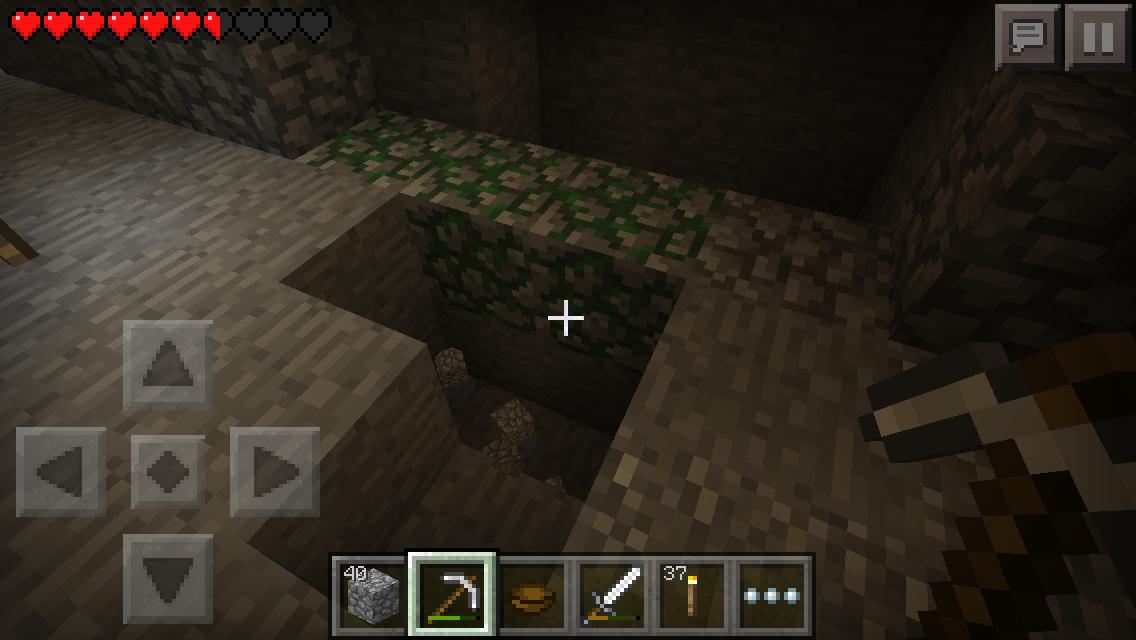Tap the backward arrow on the D-pad

(x=168, y=579)
